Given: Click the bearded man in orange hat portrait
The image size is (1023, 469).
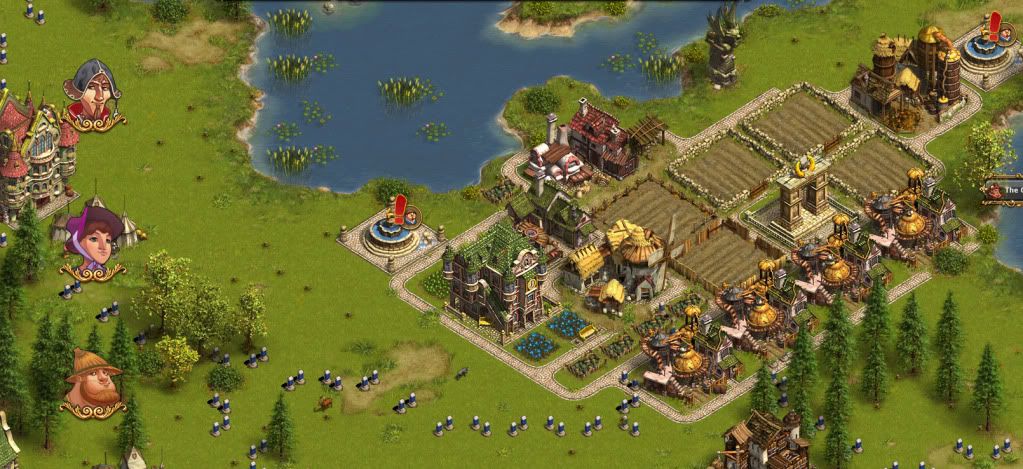Looking at the screenshot, I should [x=92, y=380].
